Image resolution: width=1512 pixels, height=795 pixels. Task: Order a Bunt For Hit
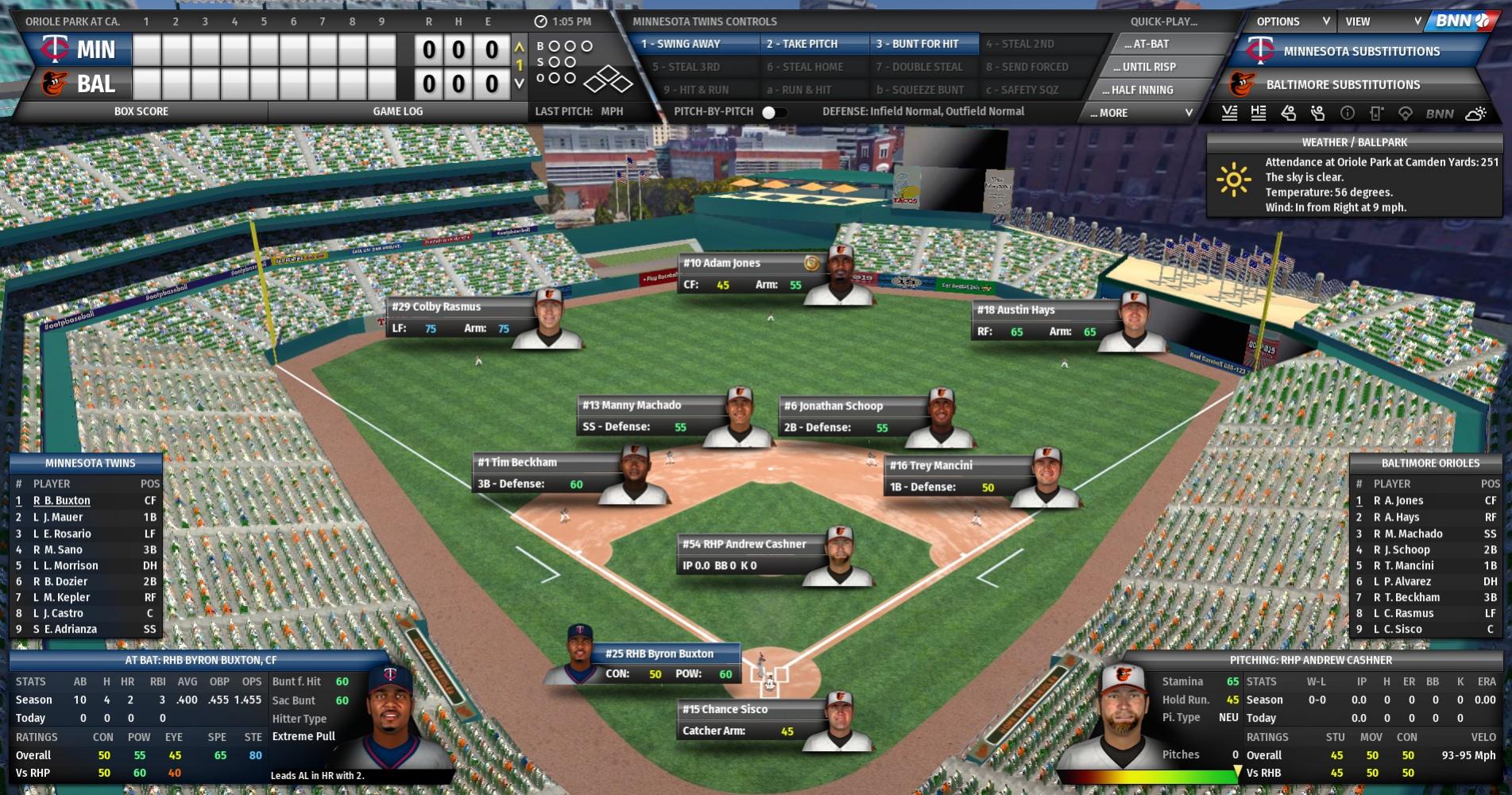917,44
